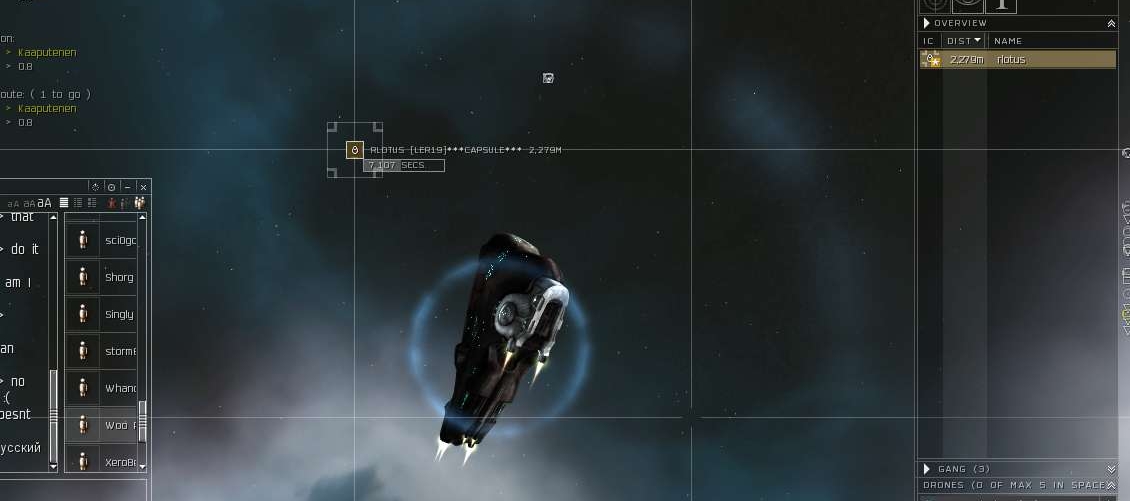Collapse the Overview panel with its chevron

1111,23
